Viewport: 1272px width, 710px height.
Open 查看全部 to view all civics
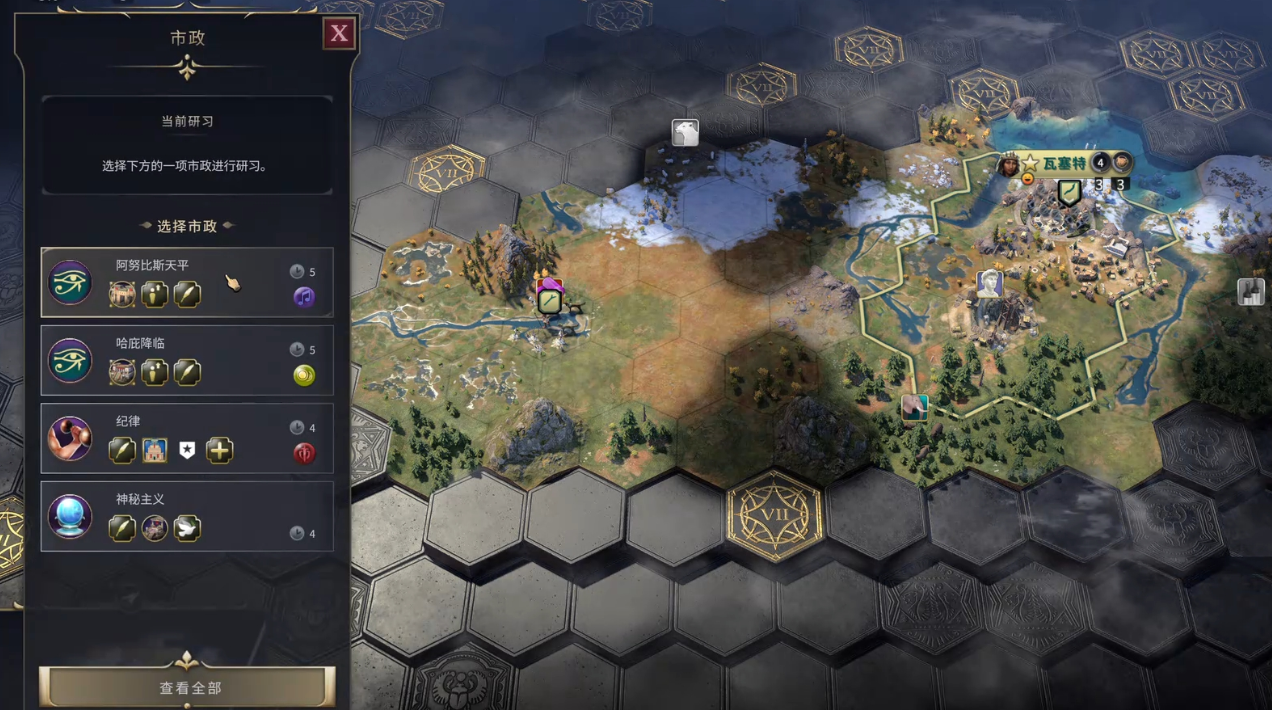pyautogui.click(x=188, y=688)
